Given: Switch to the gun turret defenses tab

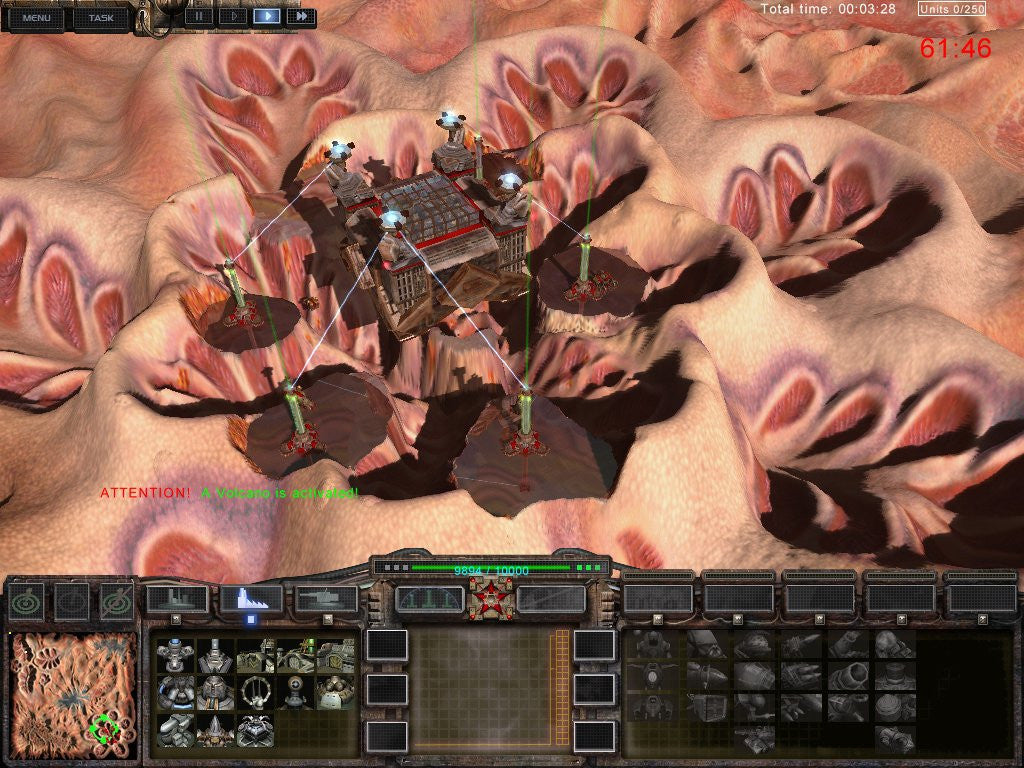Looking at the screenshot, I should pyautogui.click(x=326, y=599).
